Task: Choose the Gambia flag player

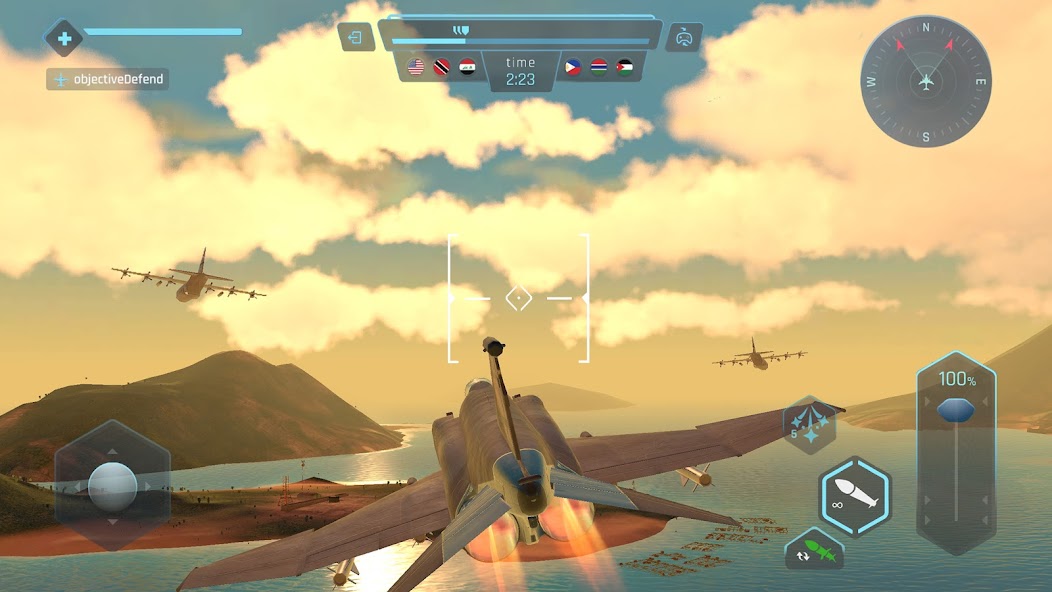Action: 599,67
